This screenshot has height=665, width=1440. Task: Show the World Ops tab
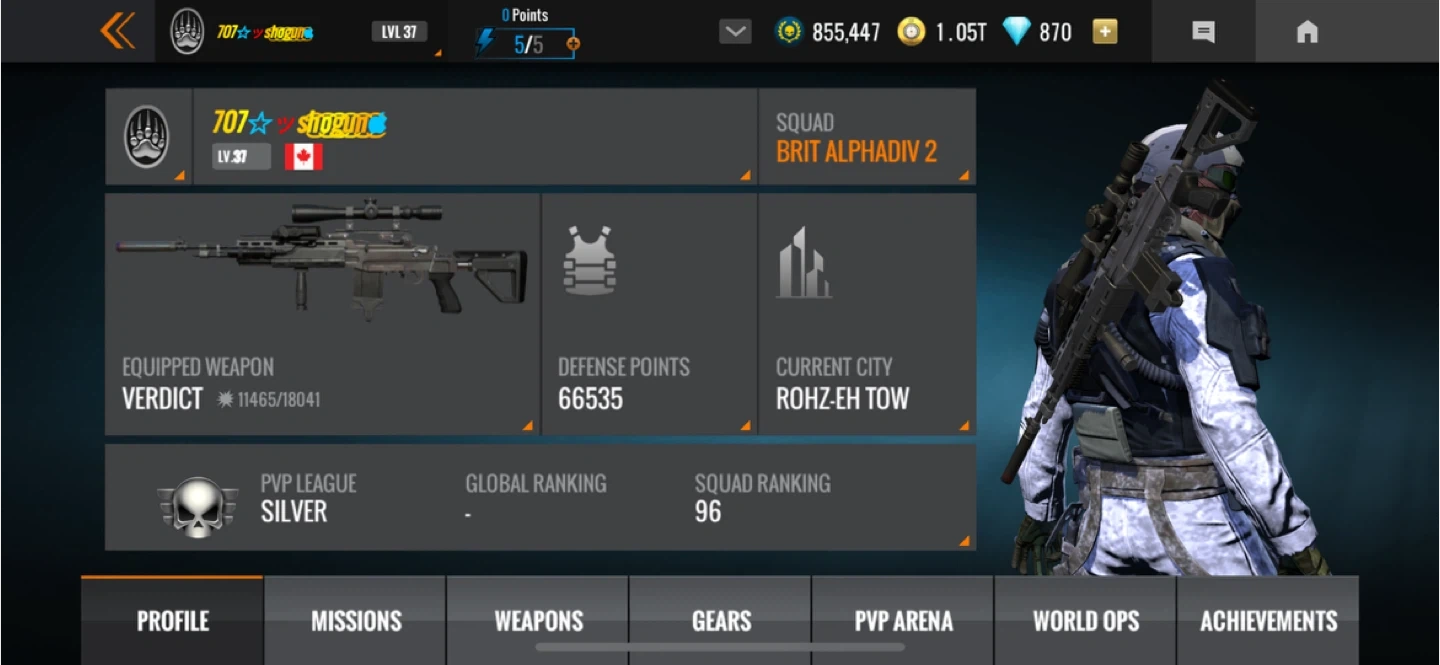point(1086,621)
